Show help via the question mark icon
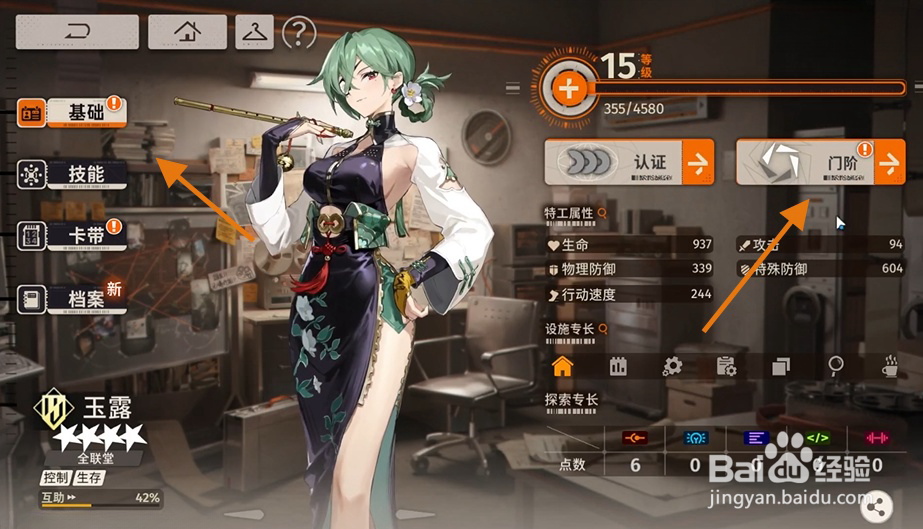This screenshot has width=923, height=529. coord(299,34)
